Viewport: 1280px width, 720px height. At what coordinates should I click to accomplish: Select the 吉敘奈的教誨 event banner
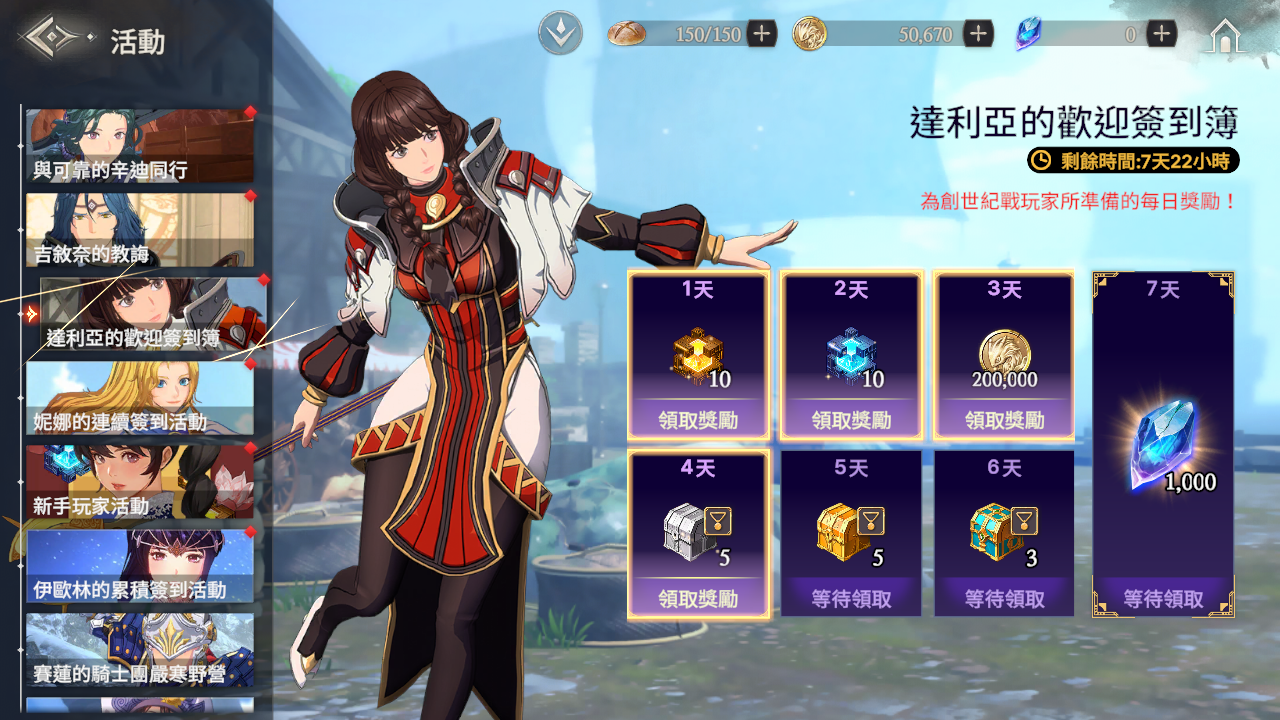tap(139, 230)
